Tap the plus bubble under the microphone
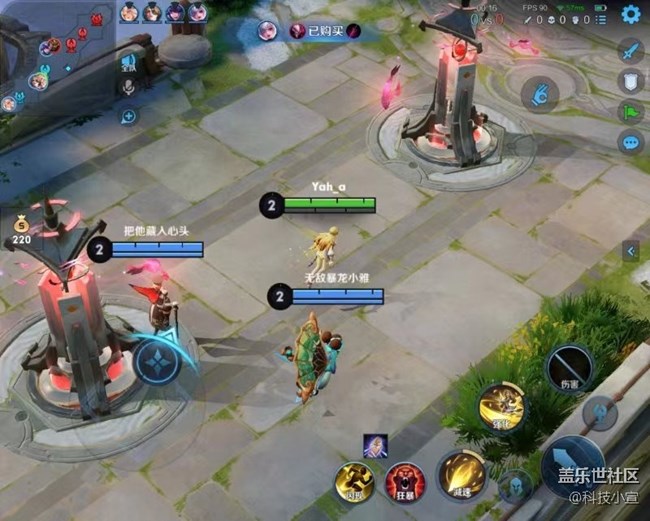Image resolution: width=650 pixels, height=521 pixels. pyautogui.click(x=128, y=115)
